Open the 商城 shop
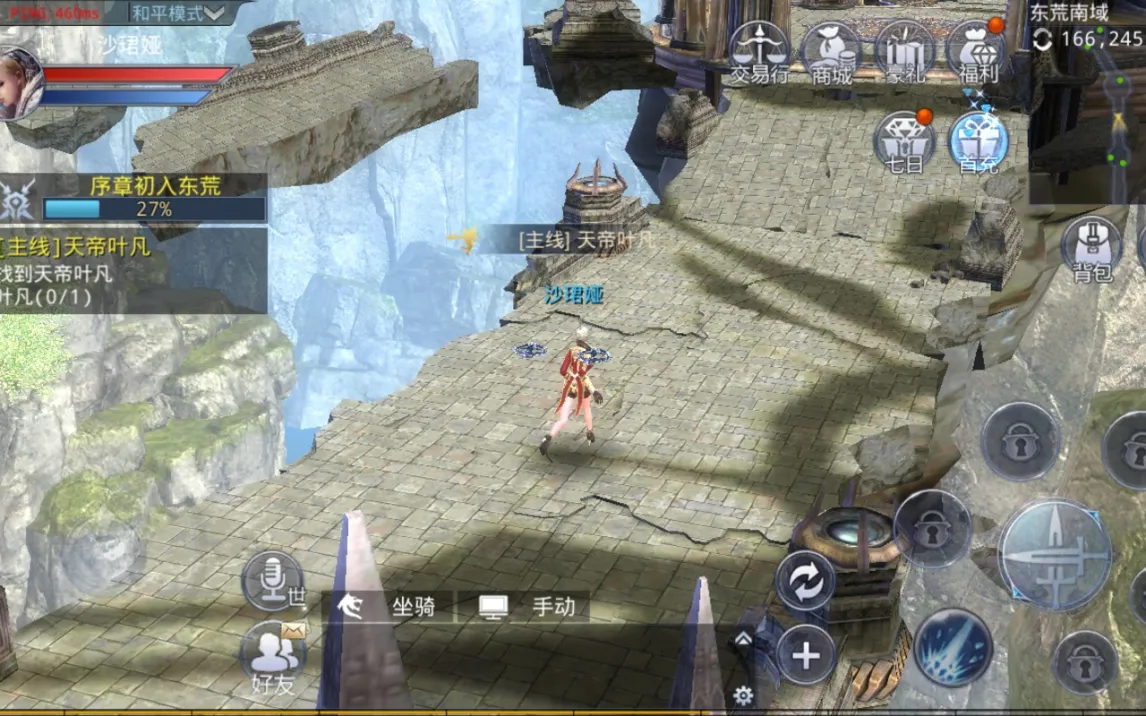 [831, 53]
